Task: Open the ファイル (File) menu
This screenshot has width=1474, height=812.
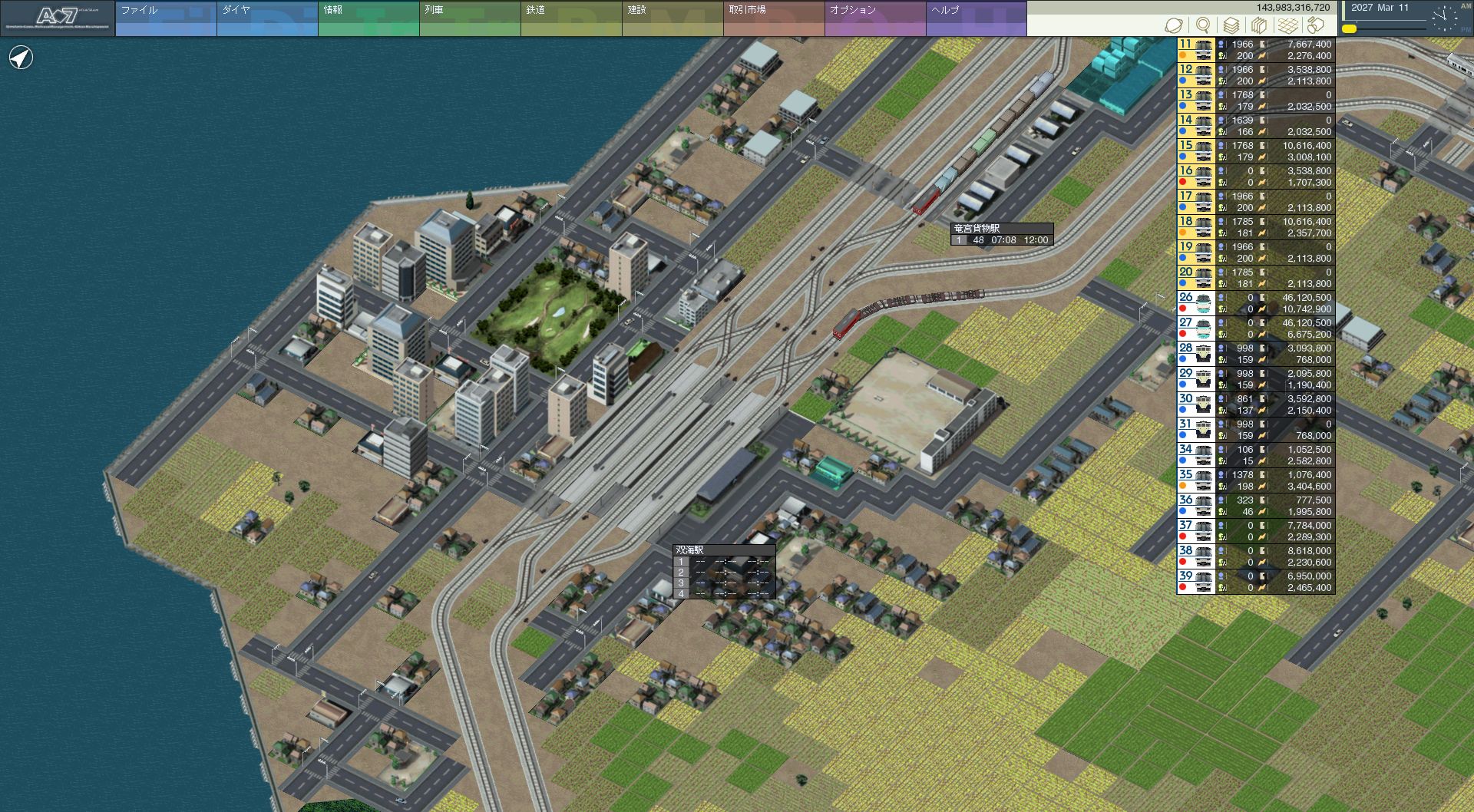Action: tap(165, 18)
